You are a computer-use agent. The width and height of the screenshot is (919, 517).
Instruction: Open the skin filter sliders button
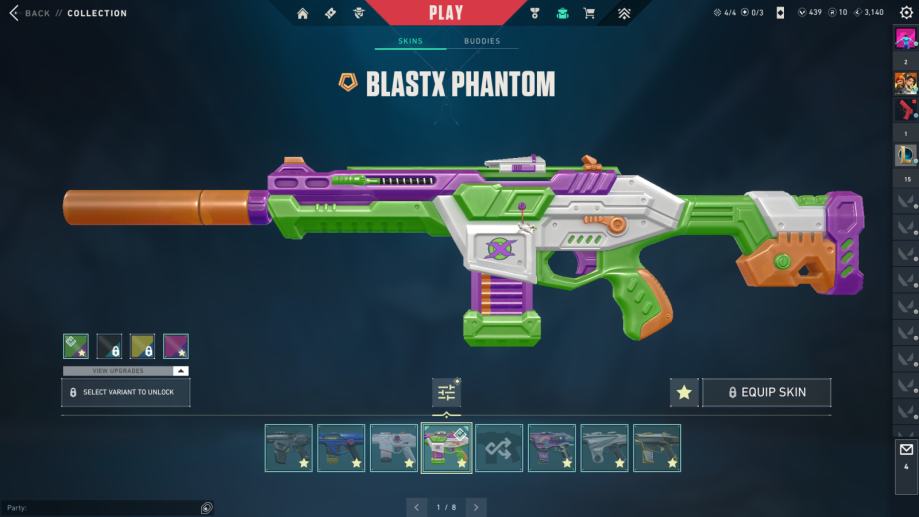446,393
